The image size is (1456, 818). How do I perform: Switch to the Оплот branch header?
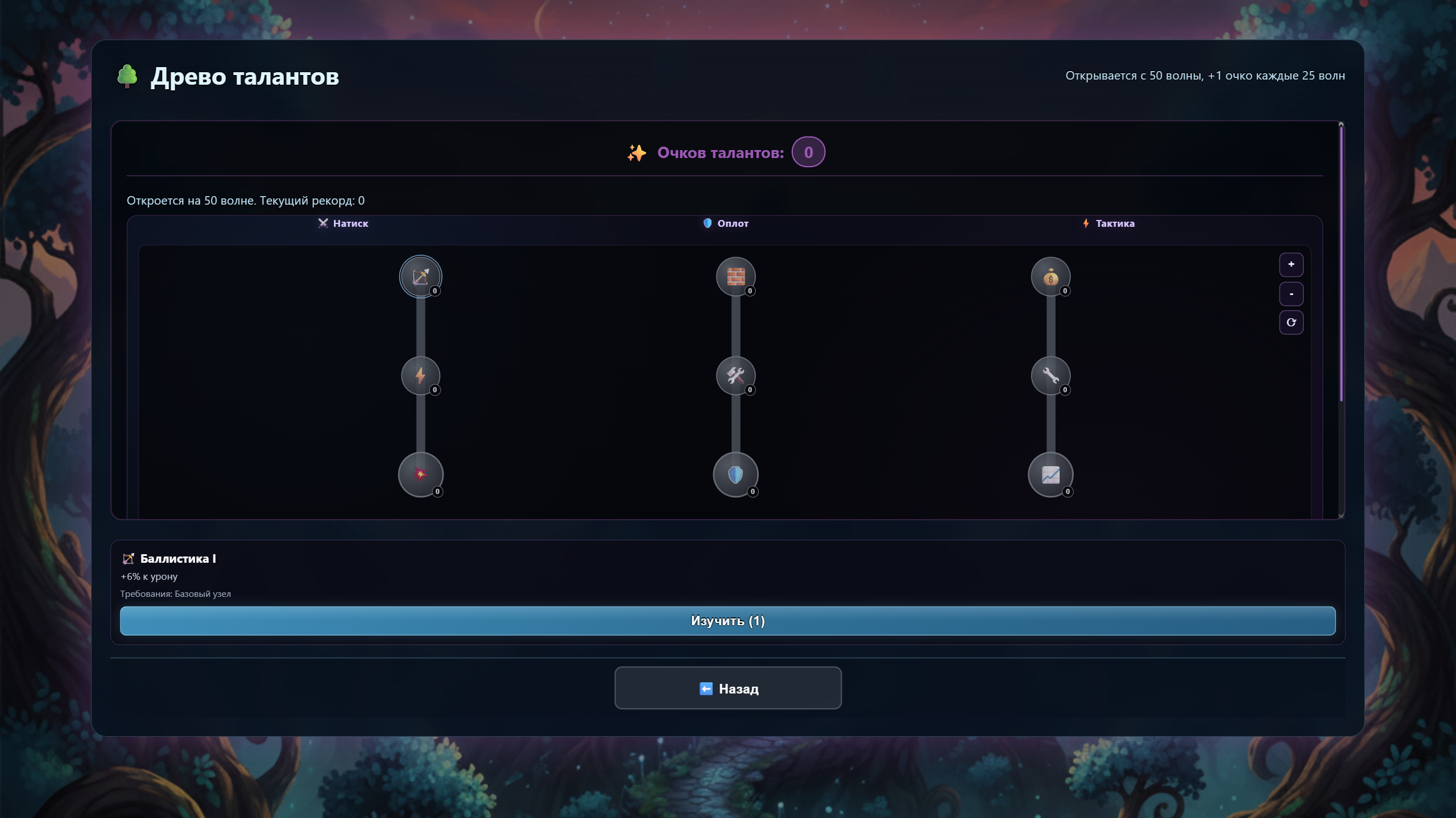tap(727, 223)
